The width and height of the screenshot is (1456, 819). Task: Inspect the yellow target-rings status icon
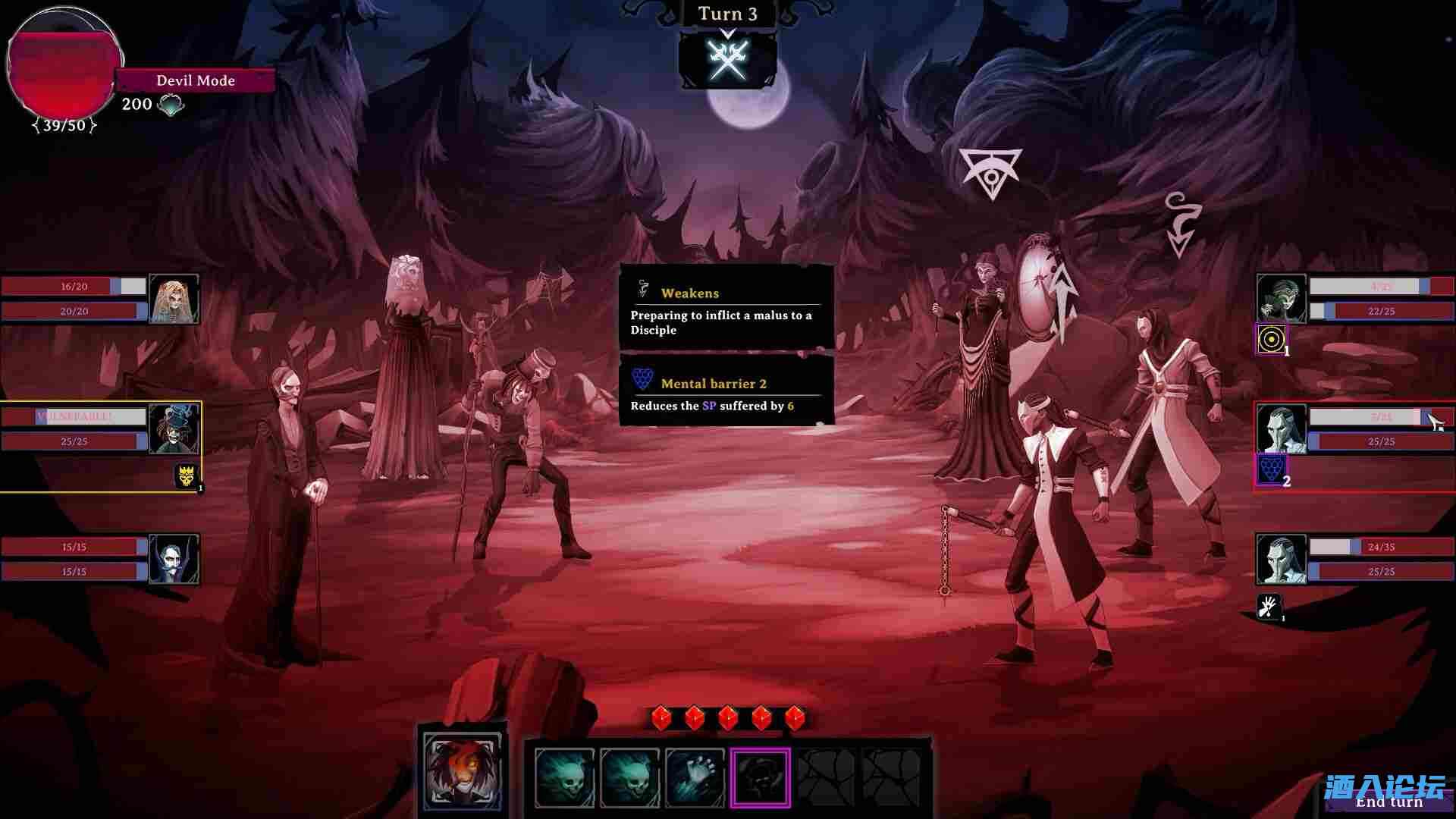1271,339
